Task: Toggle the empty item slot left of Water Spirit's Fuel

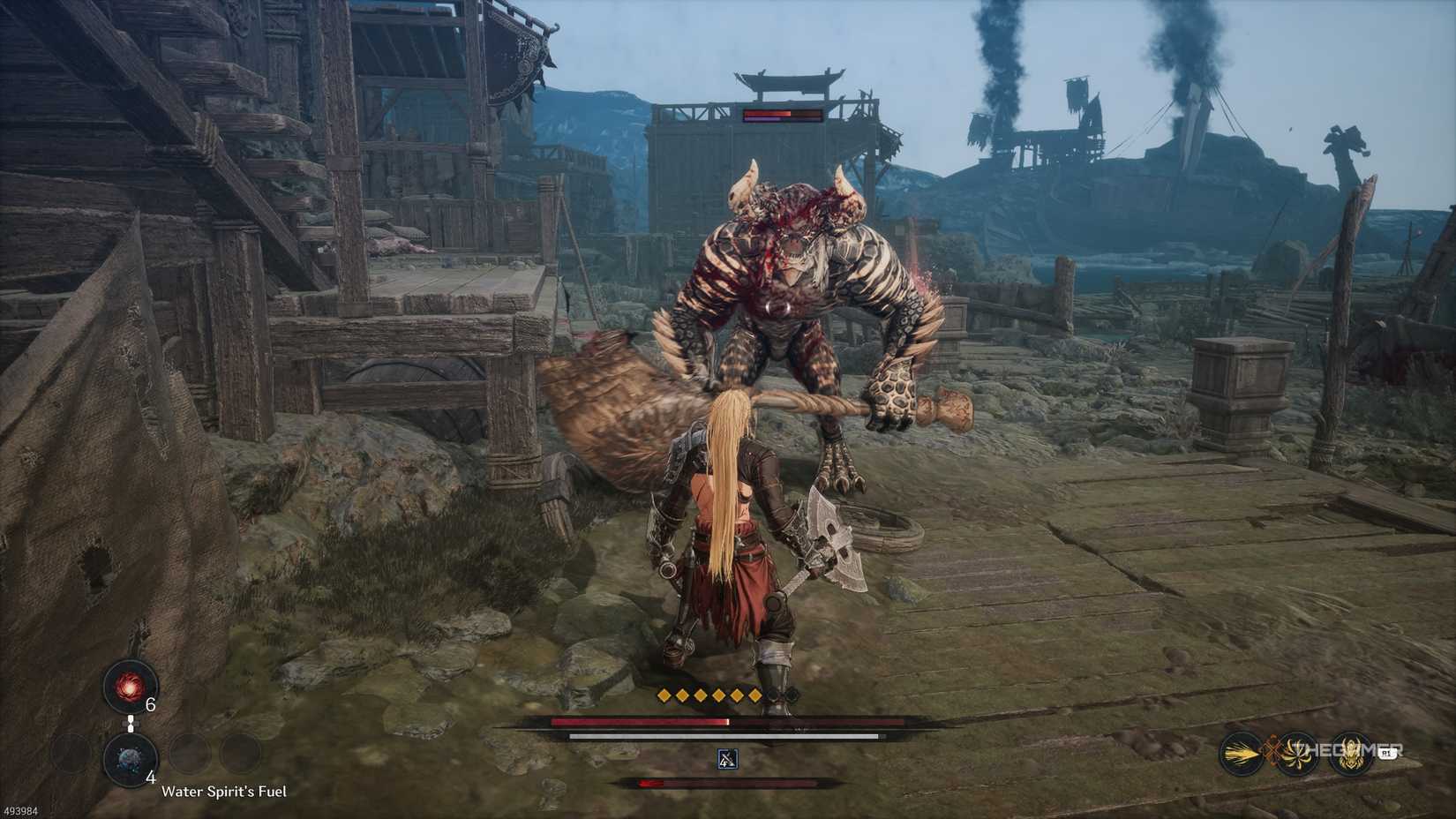Action: click(x=67, y=753)
